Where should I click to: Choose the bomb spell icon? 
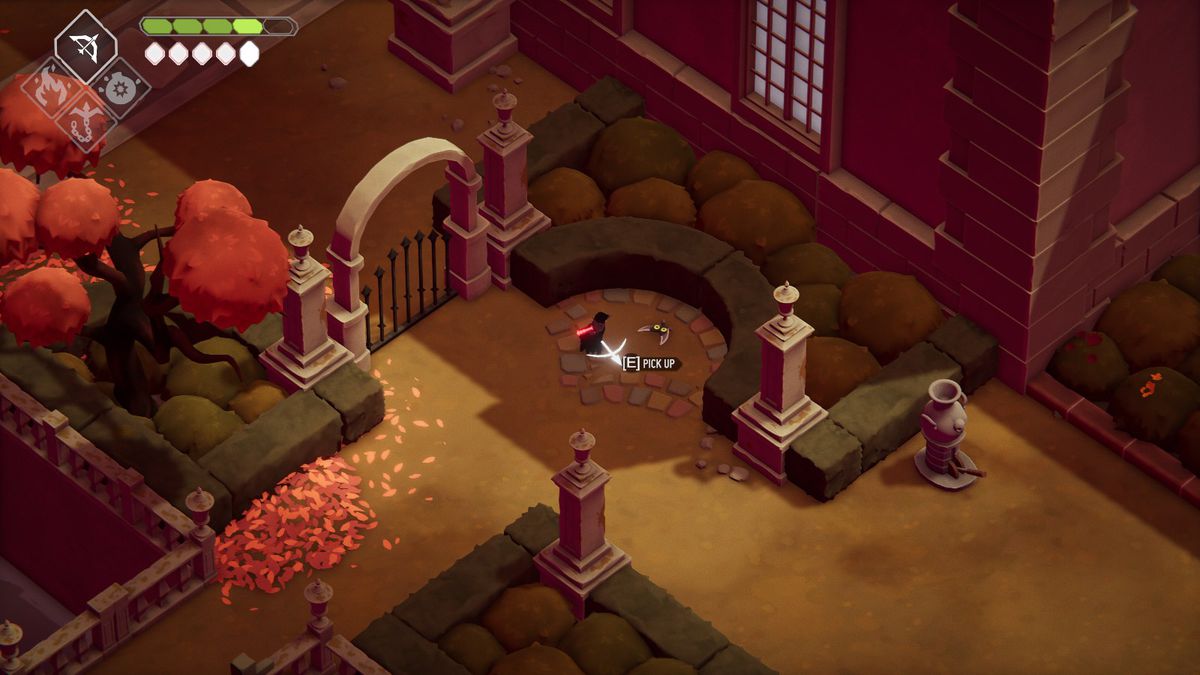[122, 89]
